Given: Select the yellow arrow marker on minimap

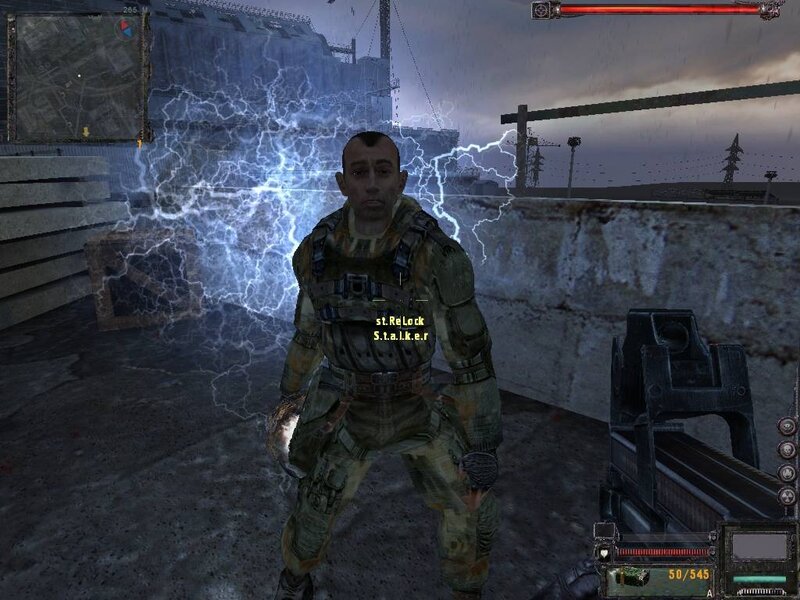Looking at the screenshot, I should pyautogui.click(x=87, y=131).
